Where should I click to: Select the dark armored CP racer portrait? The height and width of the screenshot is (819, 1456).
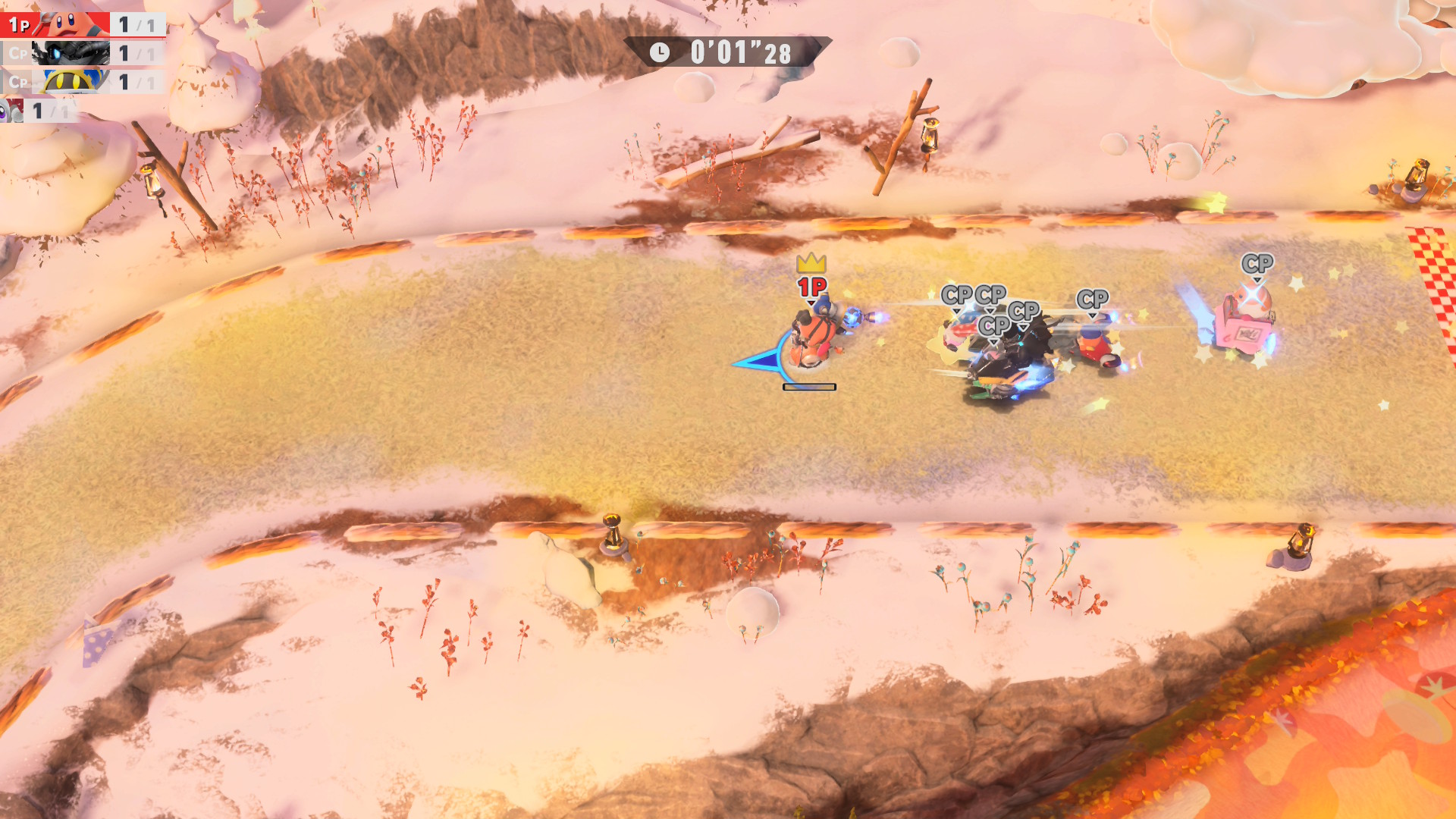[71, 53]
